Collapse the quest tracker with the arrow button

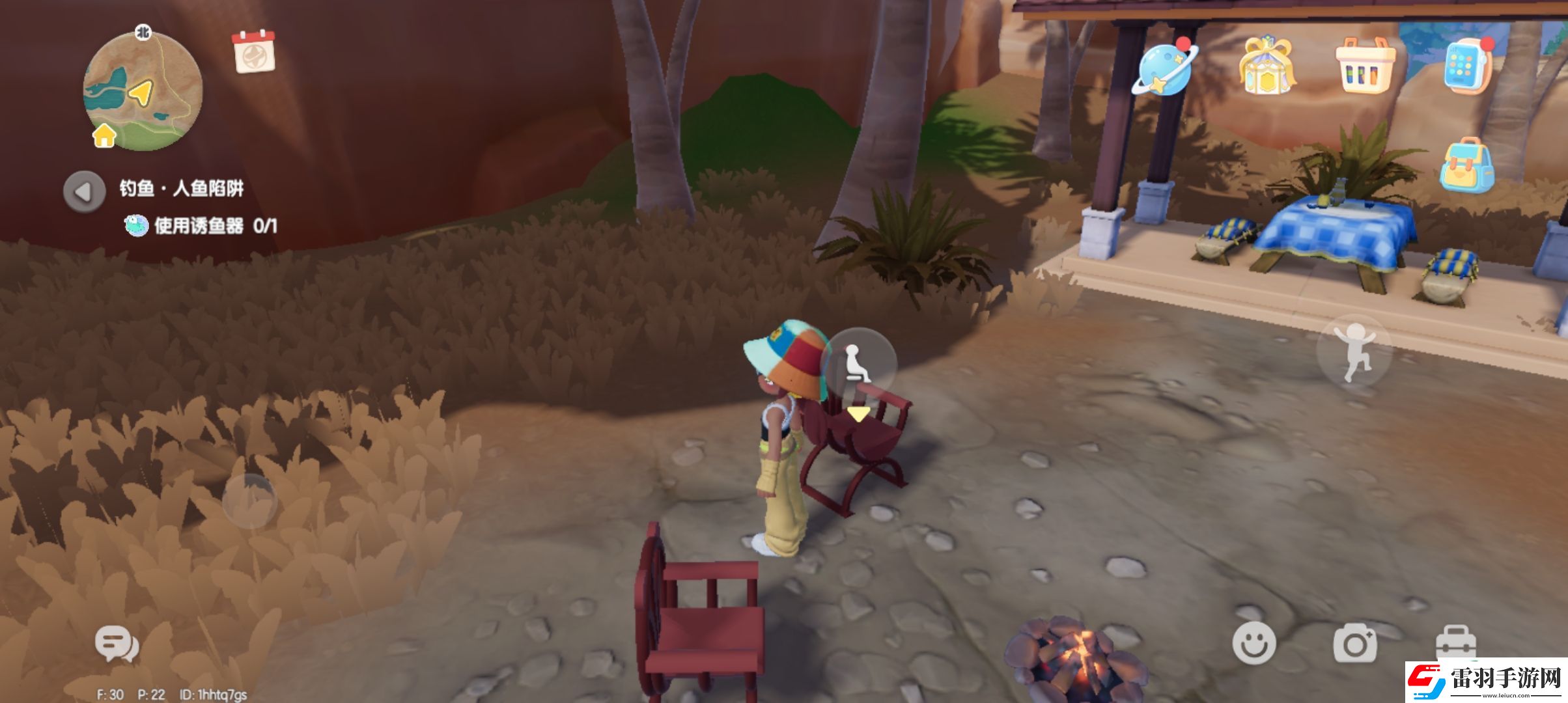(84, 191)
